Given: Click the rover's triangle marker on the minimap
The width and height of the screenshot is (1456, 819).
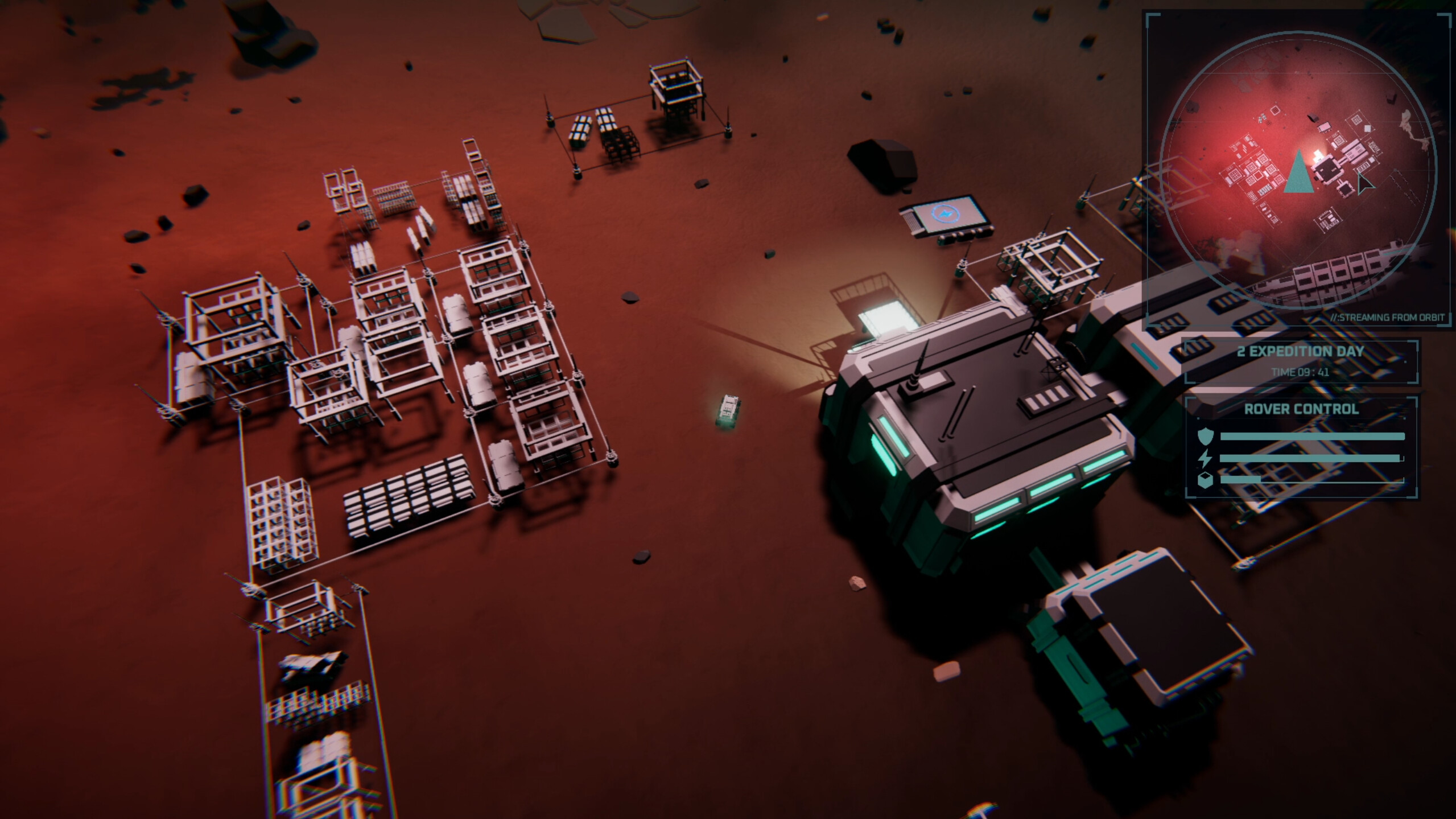Looking at the screenshot, I should [1299, 175].
